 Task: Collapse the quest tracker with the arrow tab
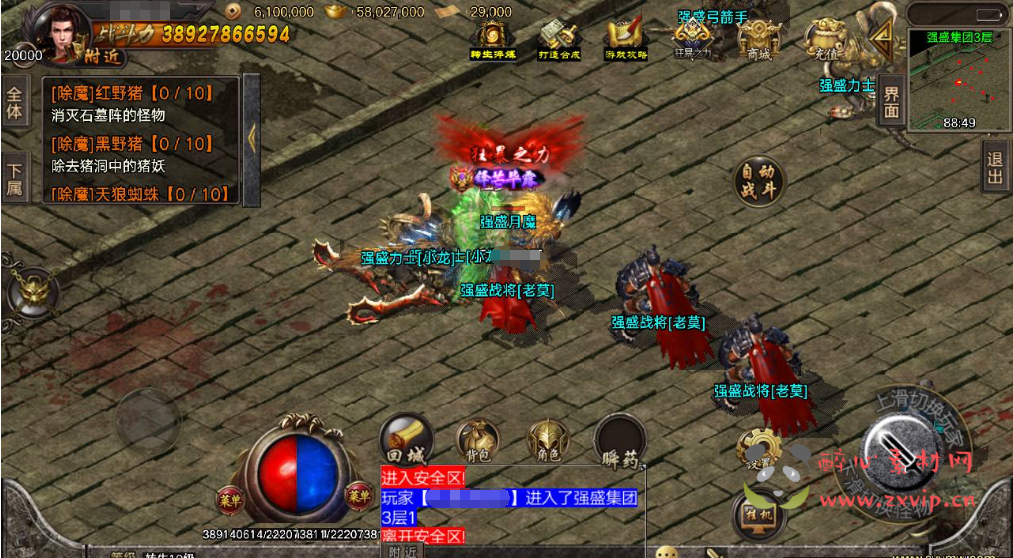[x=251, y=139]
